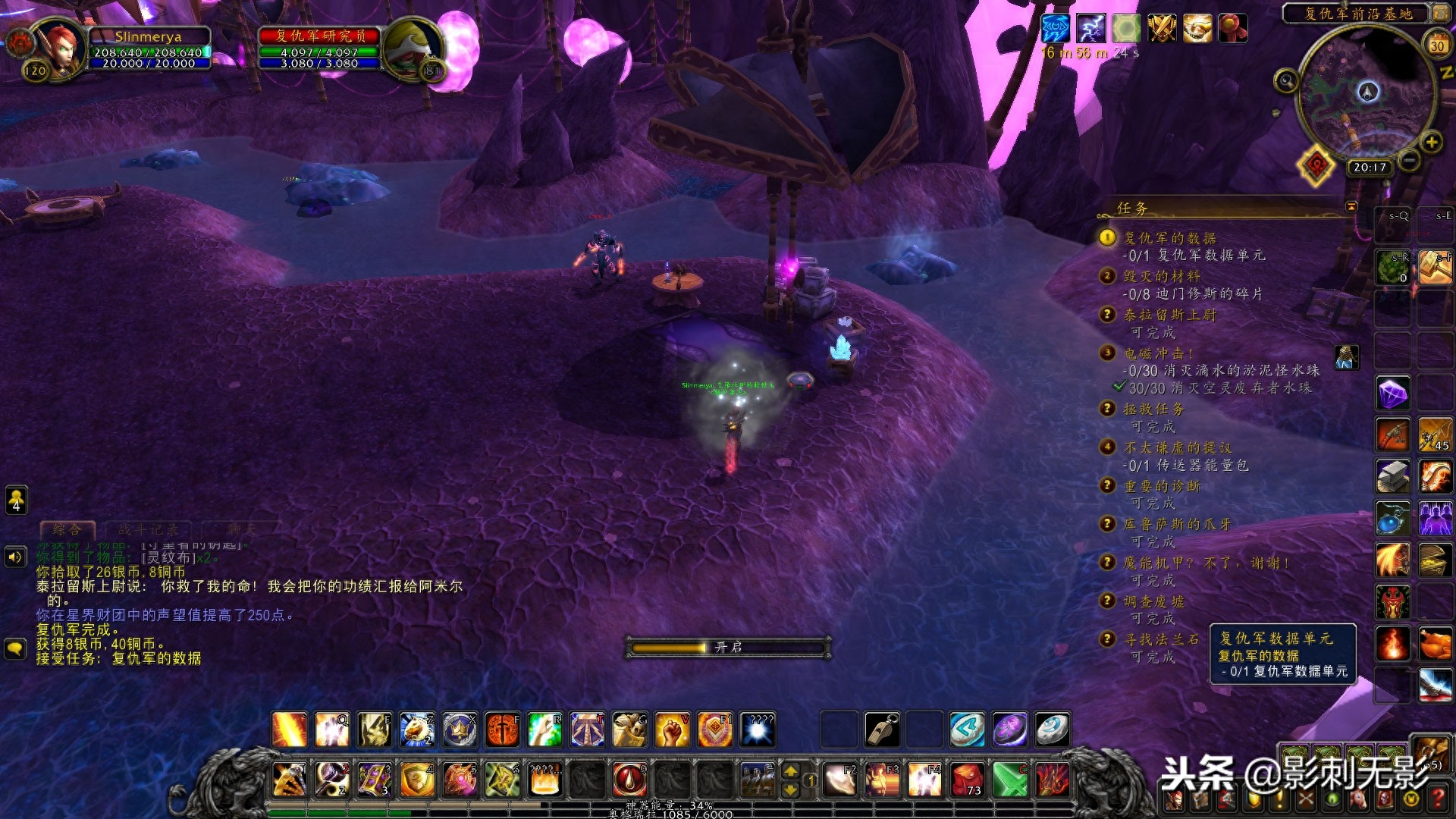Click the minimap tracking magnifier button
The height and width of the screenshot is (819, 1456).
(x=1285, y=80)
